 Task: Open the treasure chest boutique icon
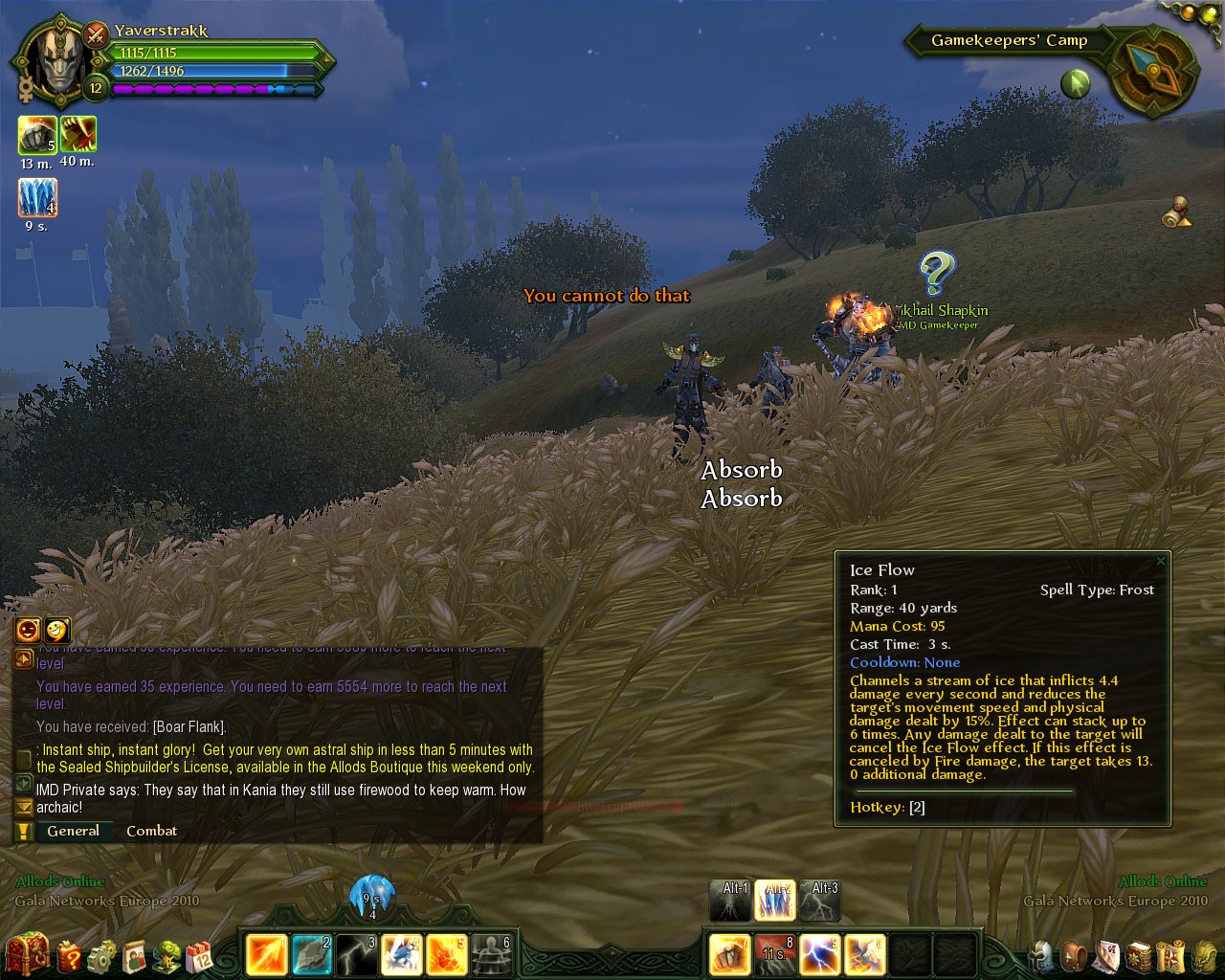click(27, 953)
